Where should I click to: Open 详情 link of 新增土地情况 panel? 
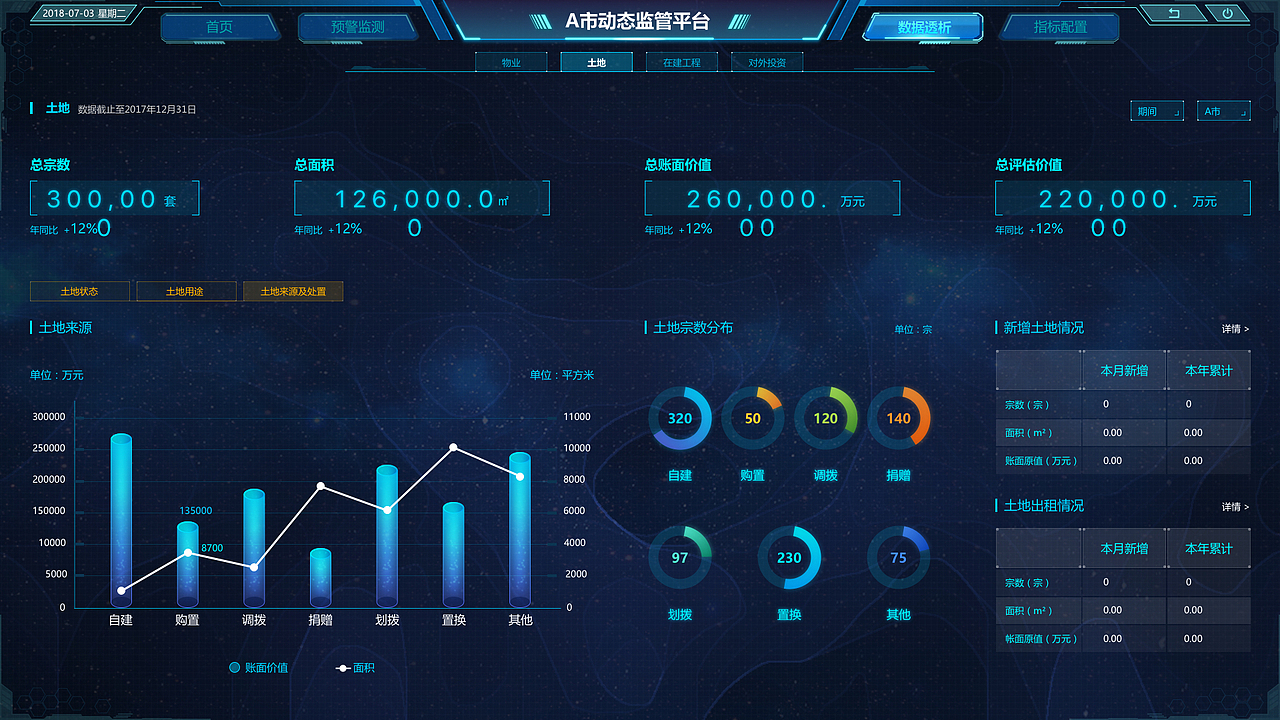tap(1237, 328)
